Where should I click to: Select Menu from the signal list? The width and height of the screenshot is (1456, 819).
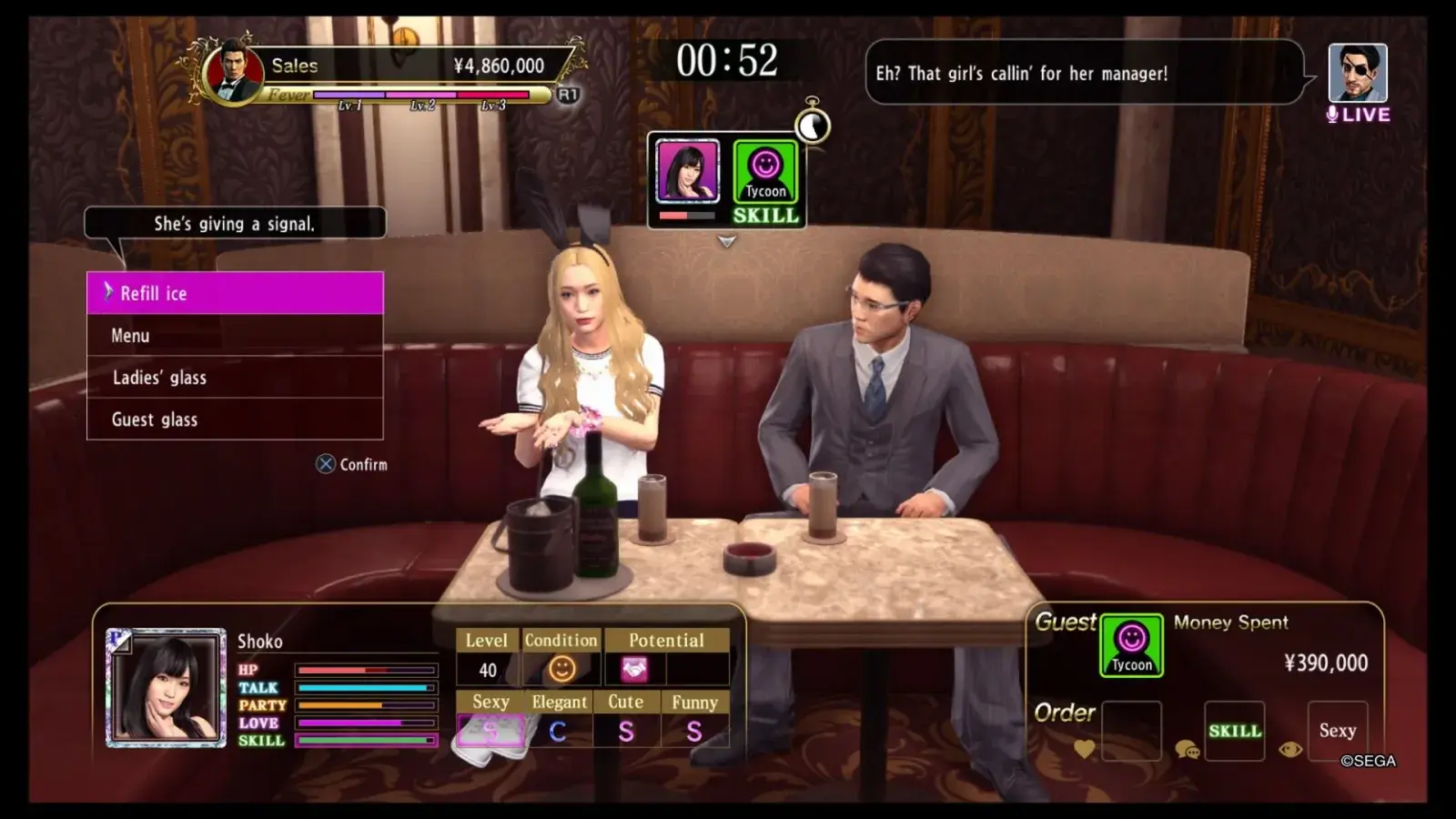[x=235, y=336]
